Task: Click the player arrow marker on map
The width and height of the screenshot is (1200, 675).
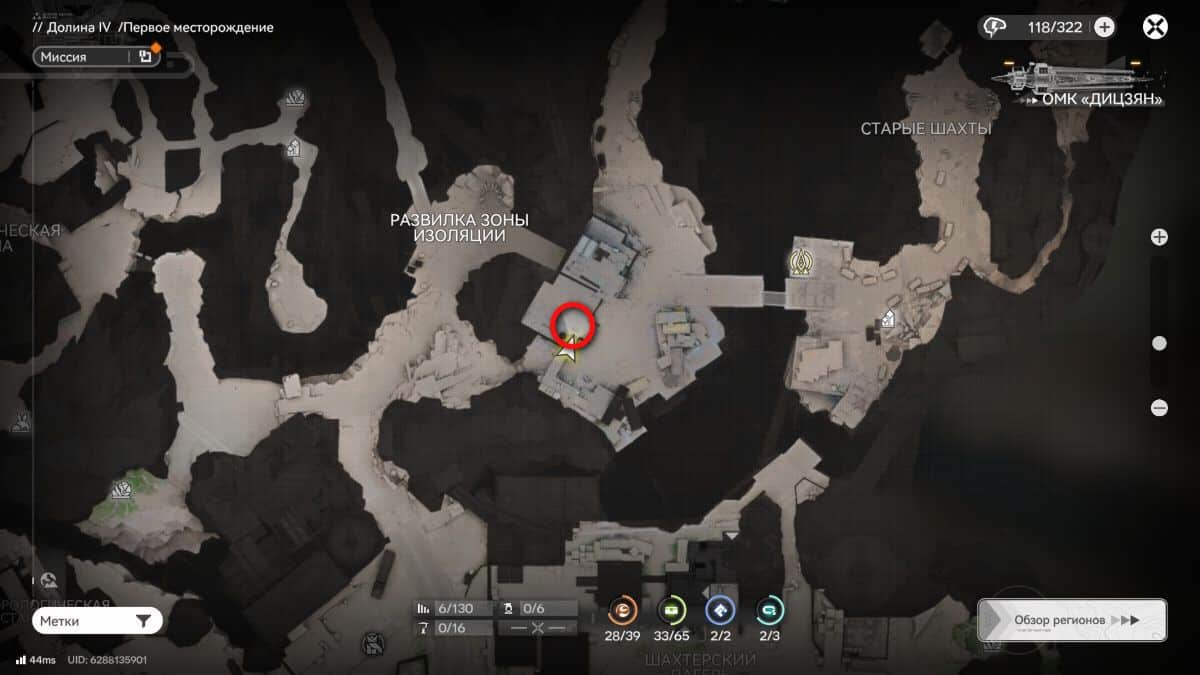Action: [566, 351]
